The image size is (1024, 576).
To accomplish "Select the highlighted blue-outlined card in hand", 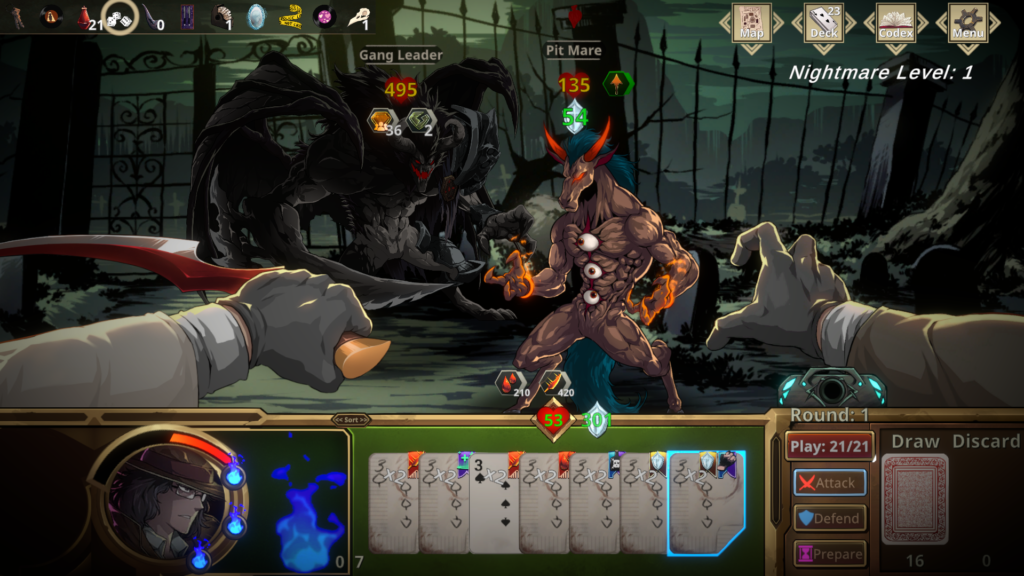I will [708, 503].
